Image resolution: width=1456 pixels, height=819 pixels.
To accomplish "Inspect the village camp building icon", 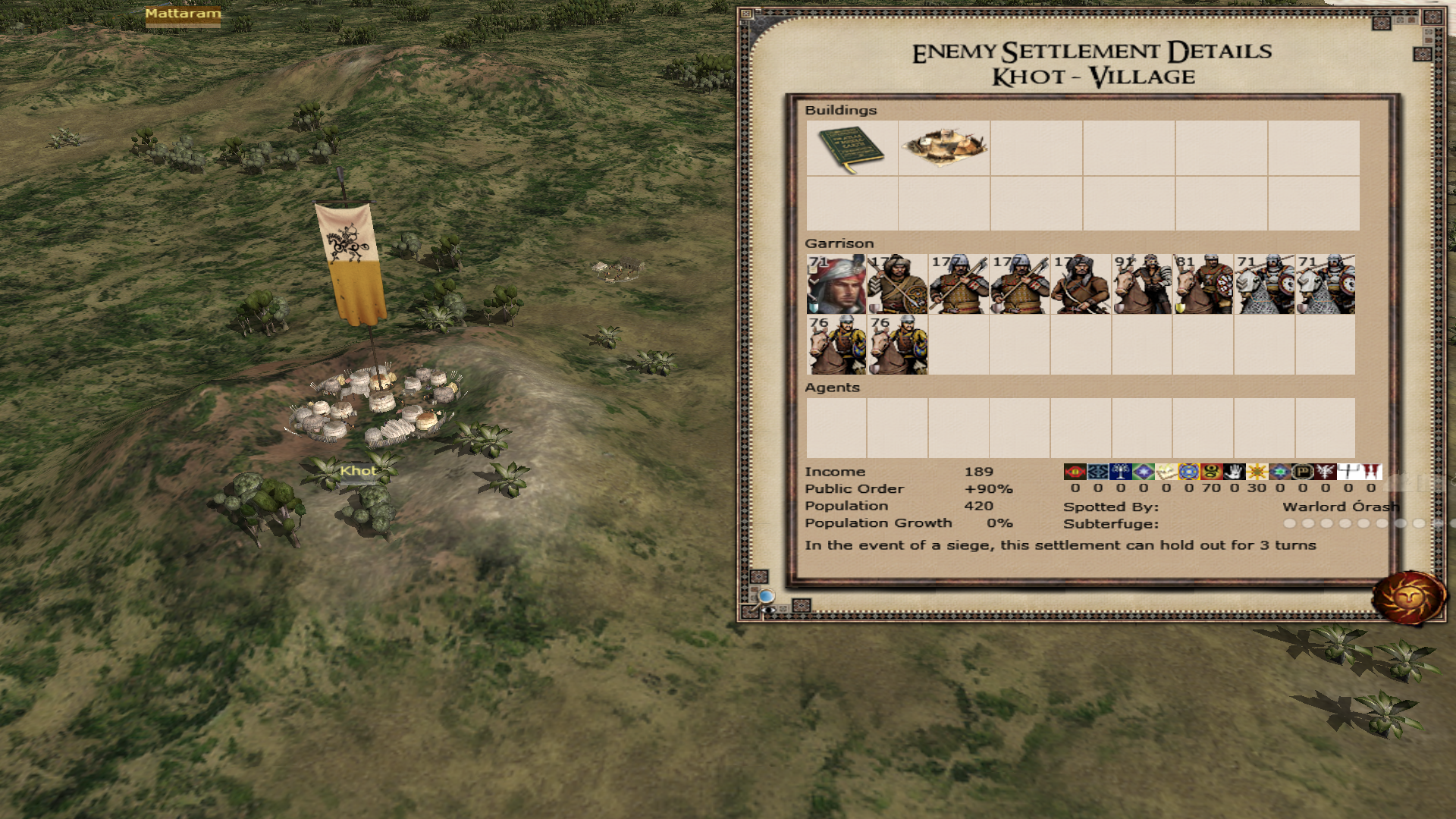I will click(x=944, y=148).
